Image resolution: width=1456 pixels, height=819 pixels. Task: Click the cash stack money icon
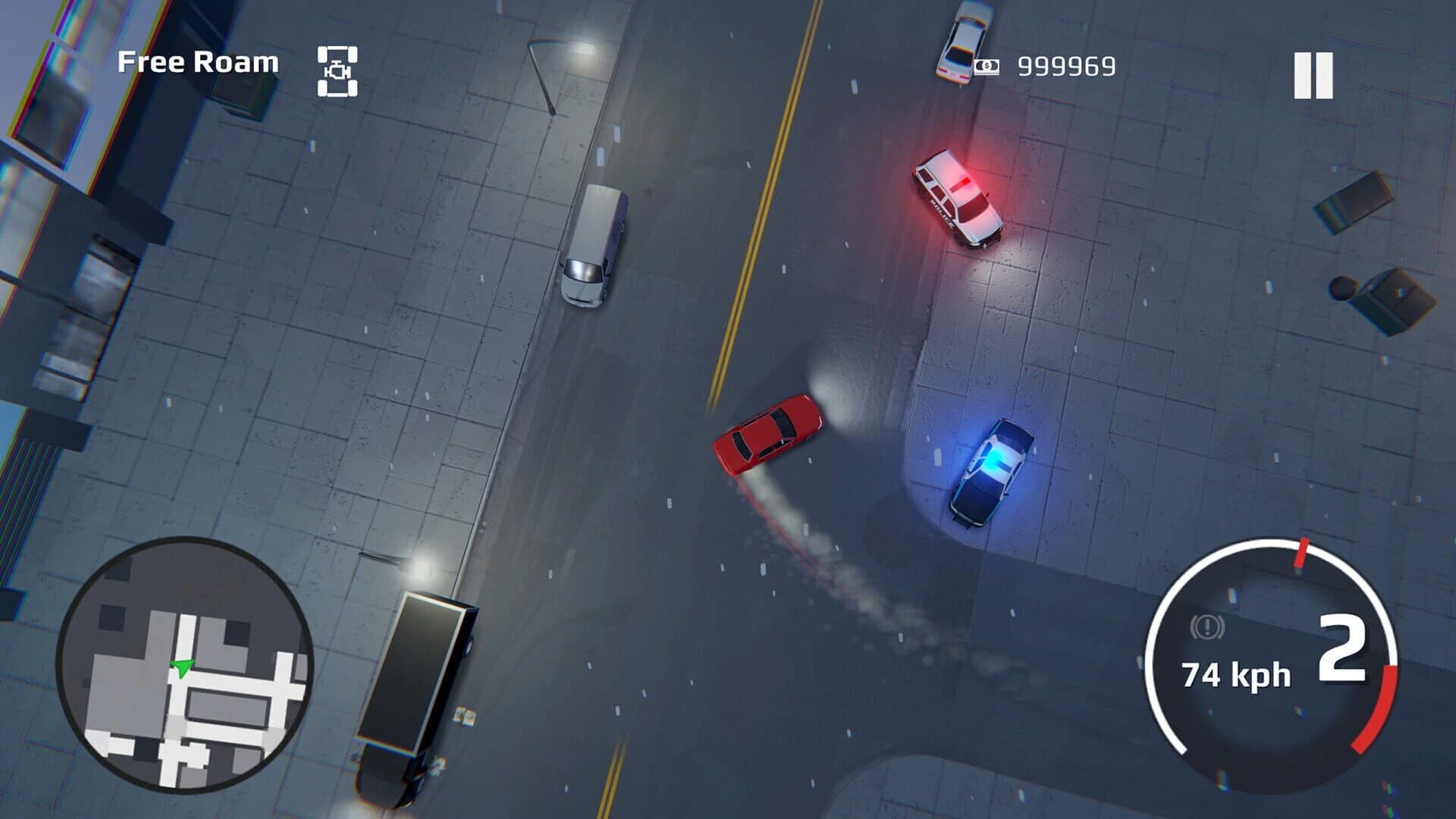(x=986, y=67)
